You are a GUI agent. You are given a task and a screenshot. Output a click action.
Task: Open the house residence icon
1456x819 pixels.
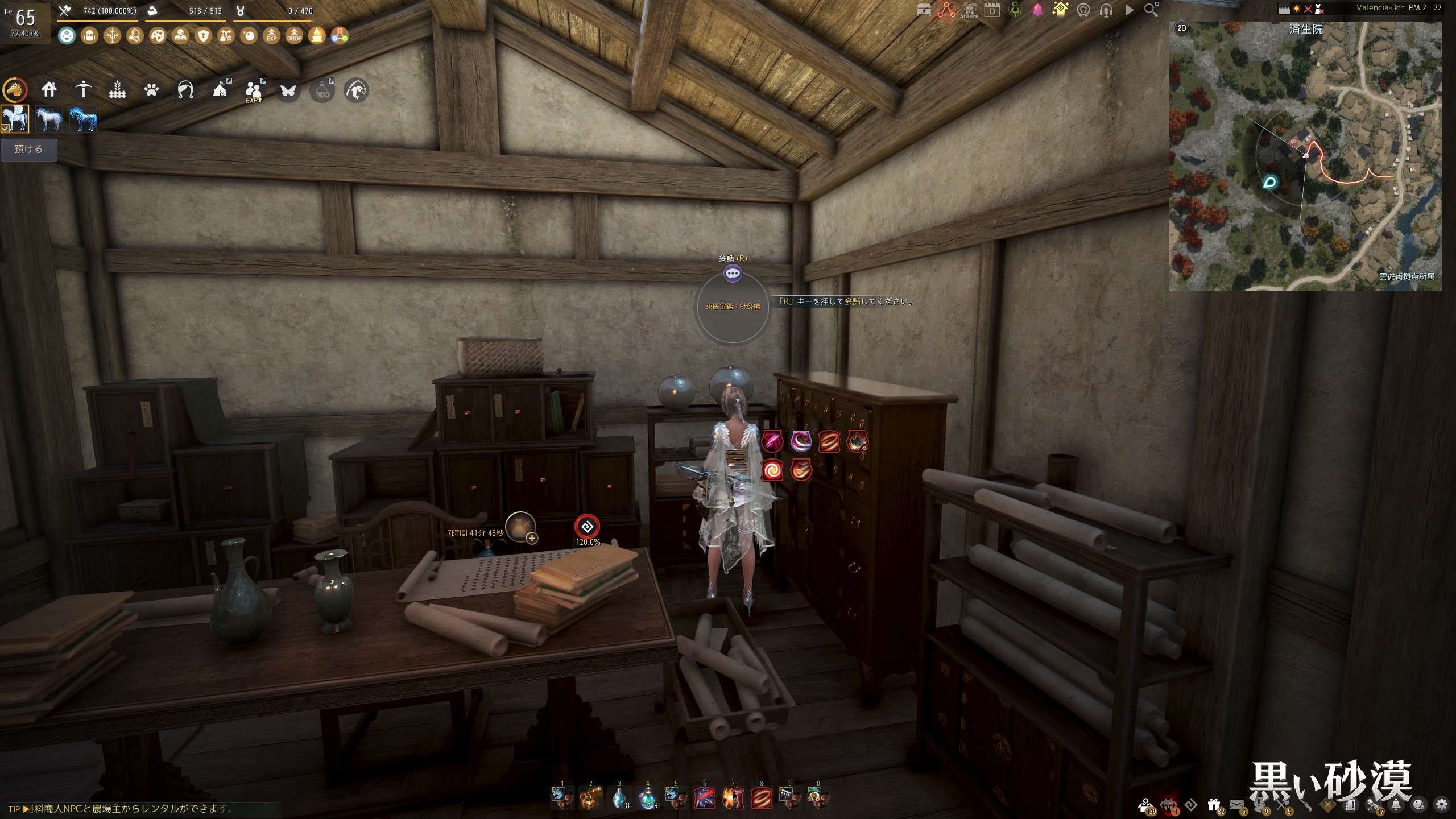49,89
